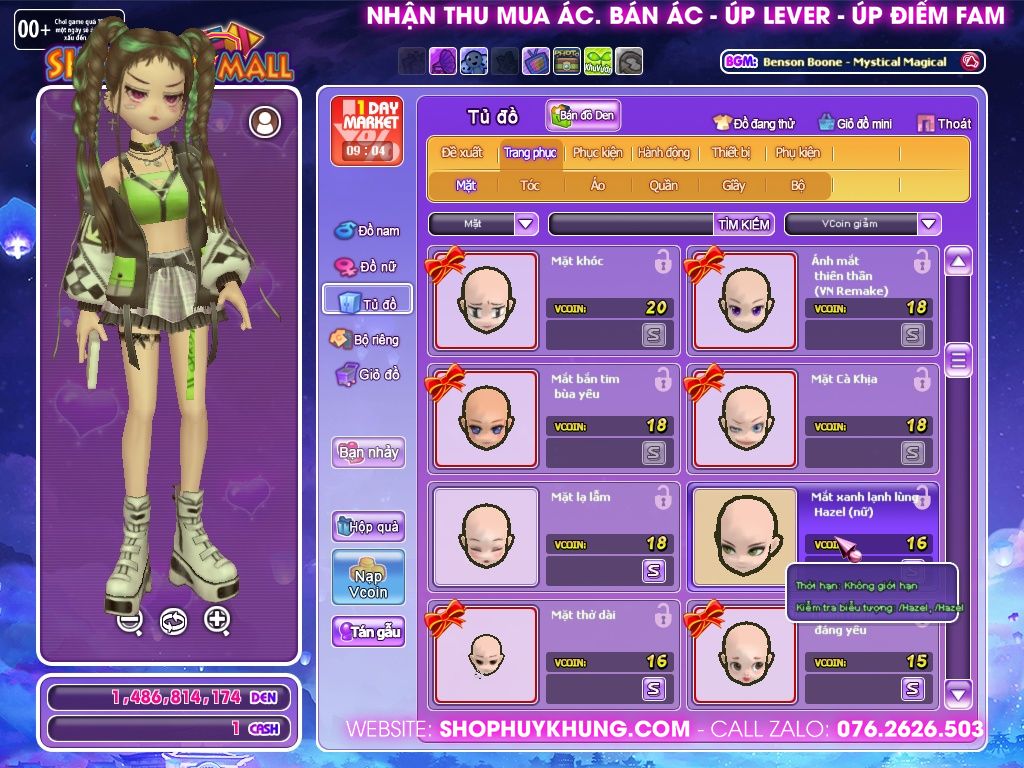Switch to the Đề xuất tab
This screenshot has width=1024, height=768.
(x=461, y=153)
